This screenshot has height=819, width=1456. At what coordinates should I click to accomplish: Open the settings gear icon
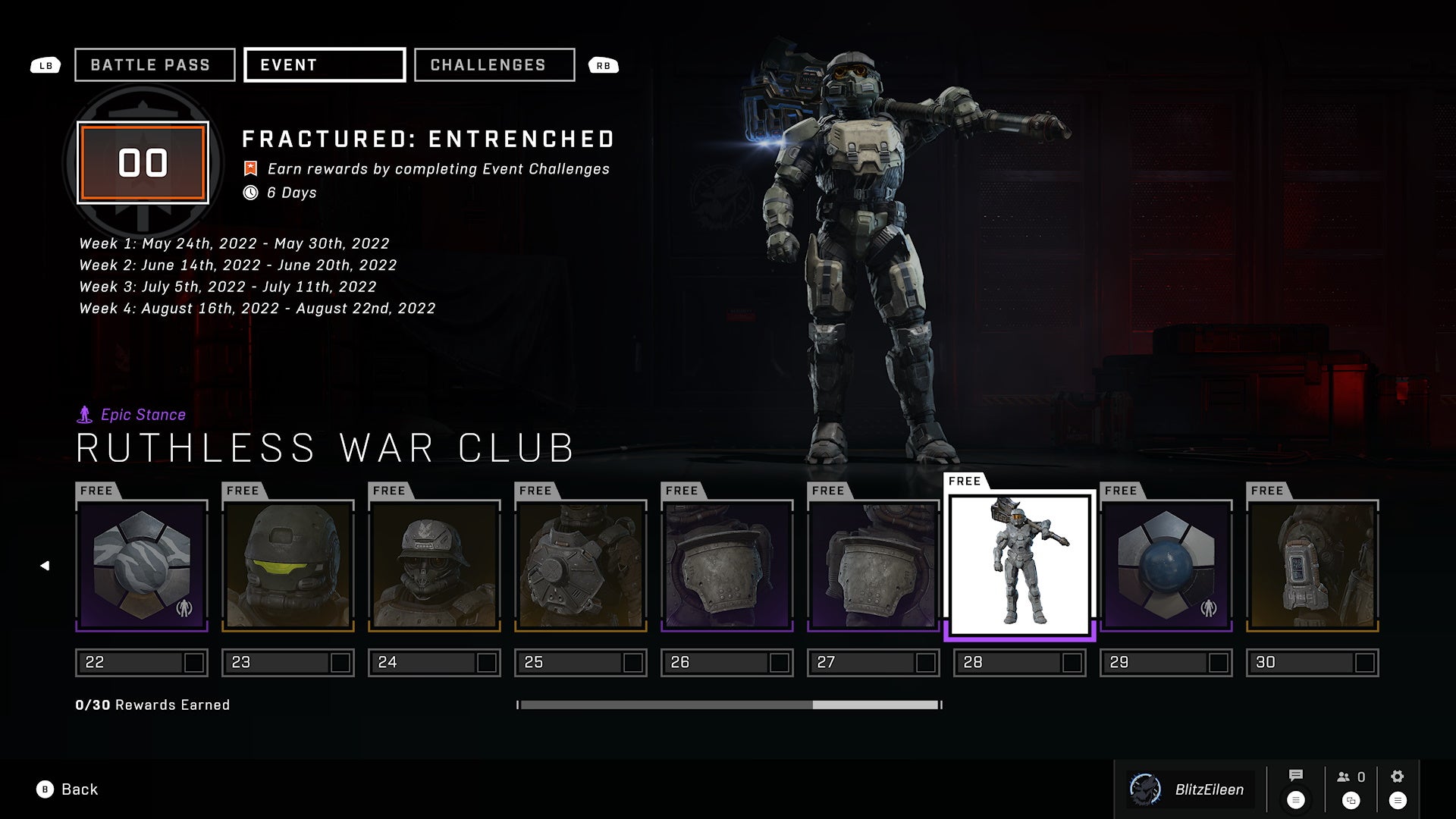(x=1398, y=777)
